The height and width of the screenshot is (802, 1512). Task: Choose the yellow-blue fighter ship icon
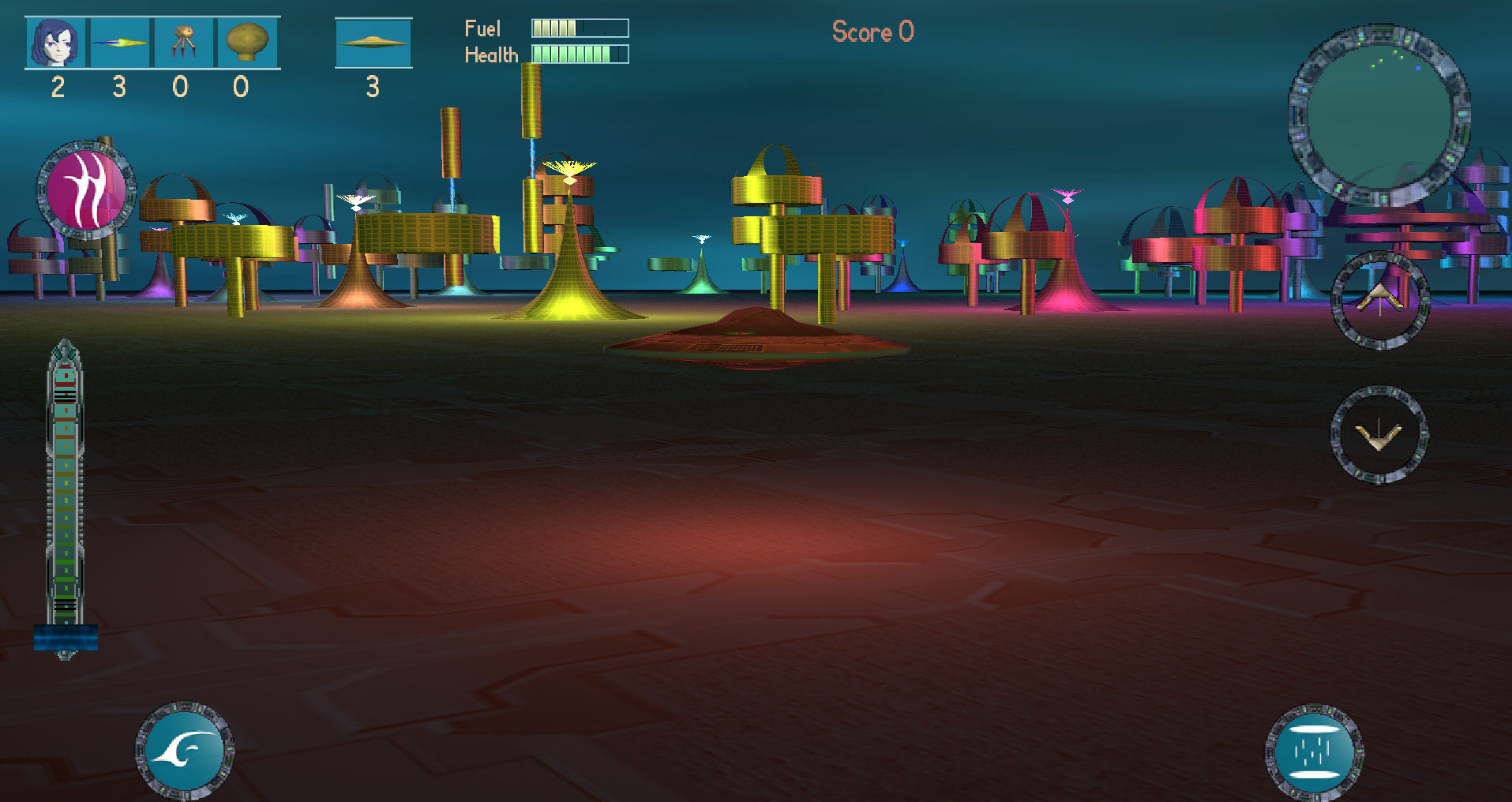[x=119, y=43]
